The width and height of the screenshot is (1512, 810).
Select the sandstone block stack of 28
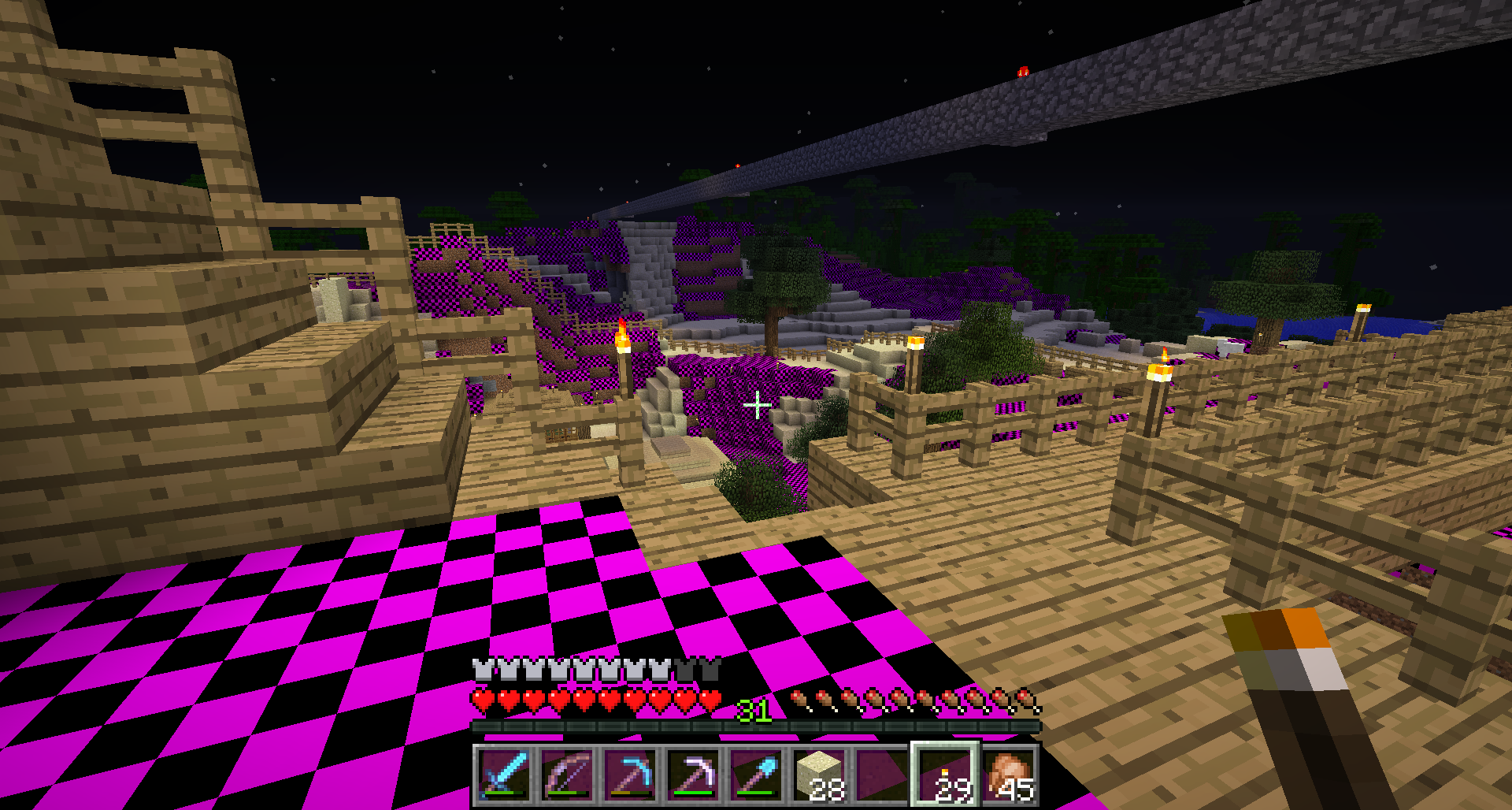coord(819,775)
